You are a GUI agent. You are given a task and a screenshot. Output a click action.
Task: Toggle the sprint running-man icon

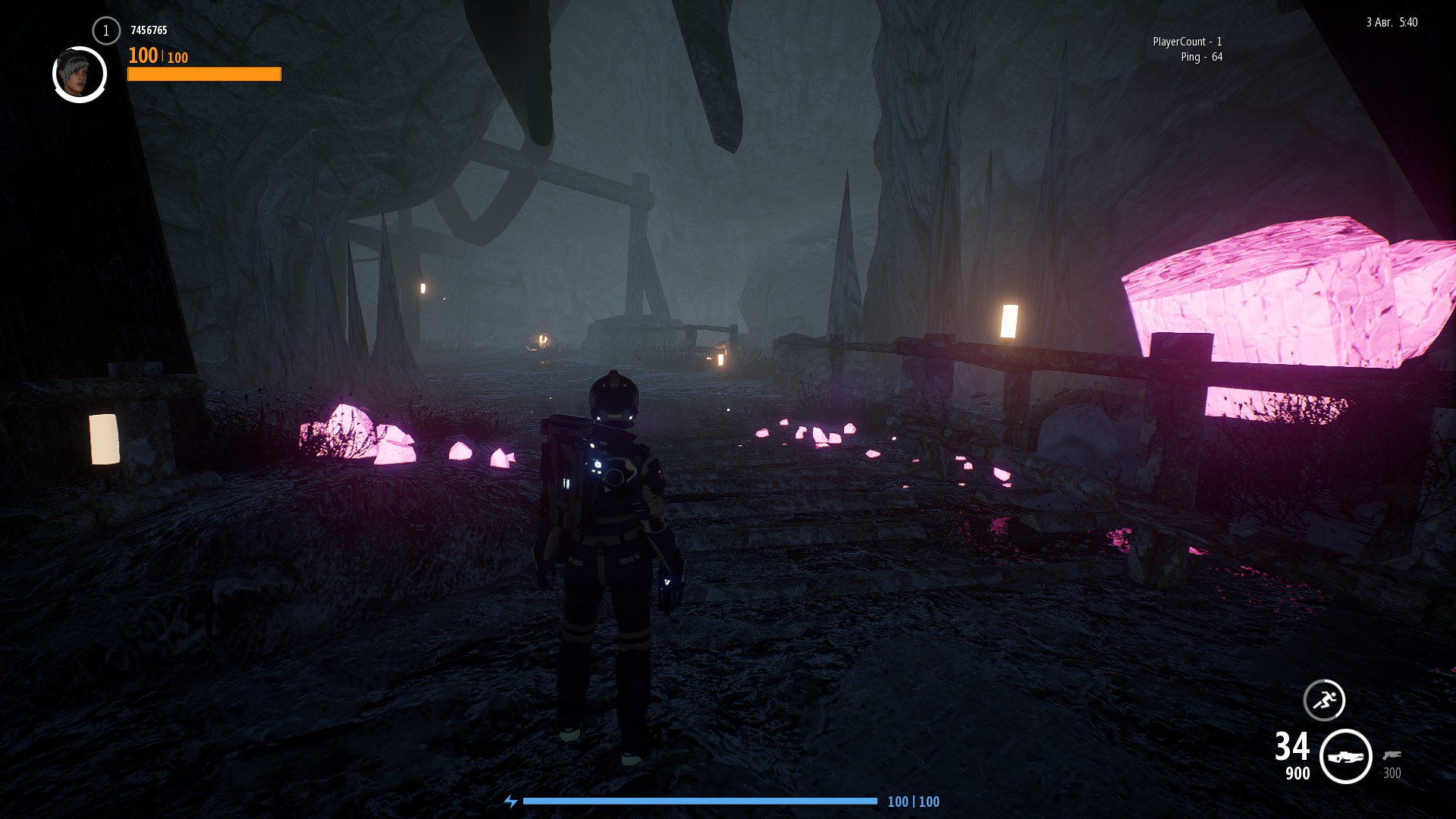coord(1324,700)
